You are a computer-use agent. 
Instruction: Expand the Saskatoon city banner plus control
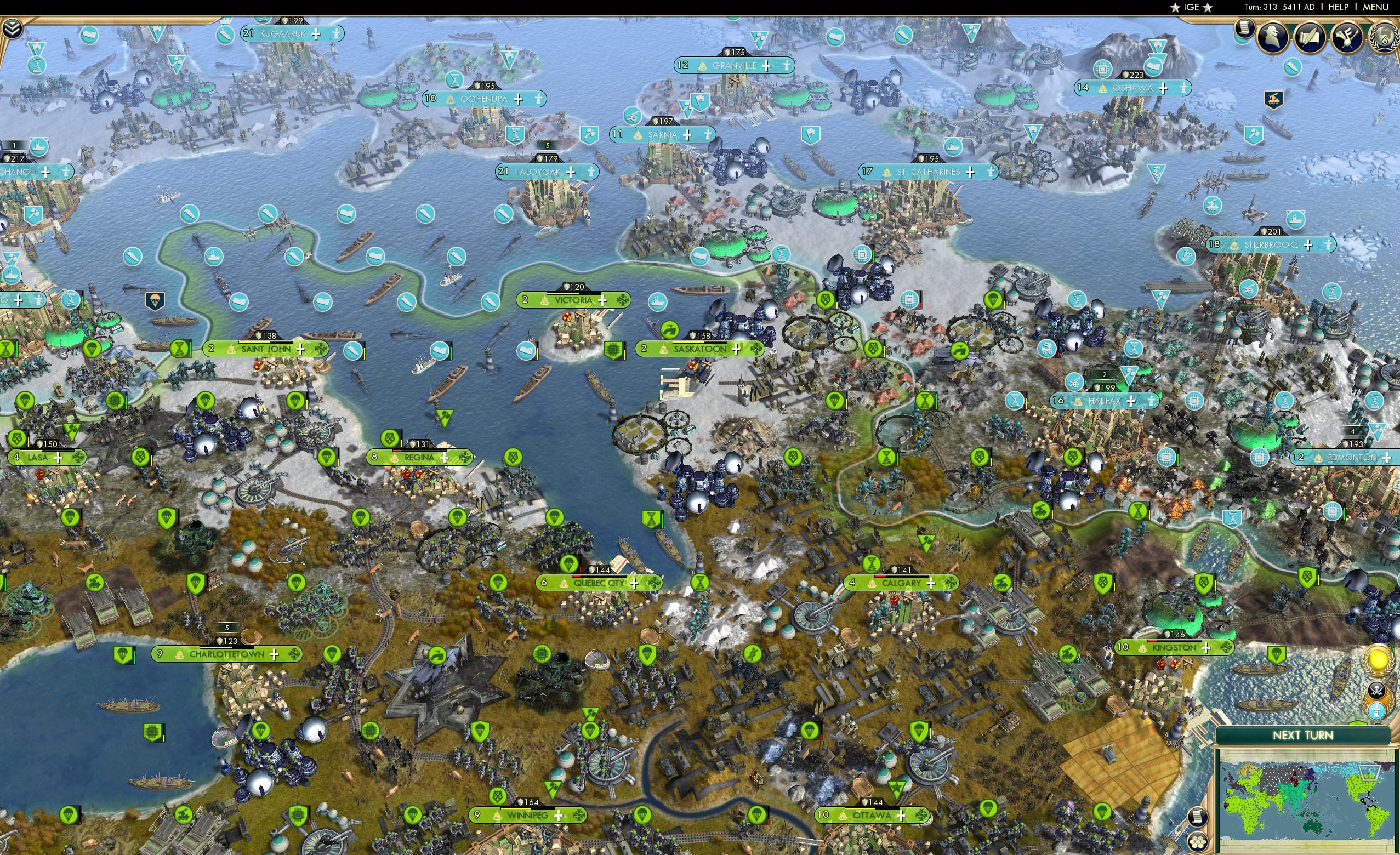(737, 349)
